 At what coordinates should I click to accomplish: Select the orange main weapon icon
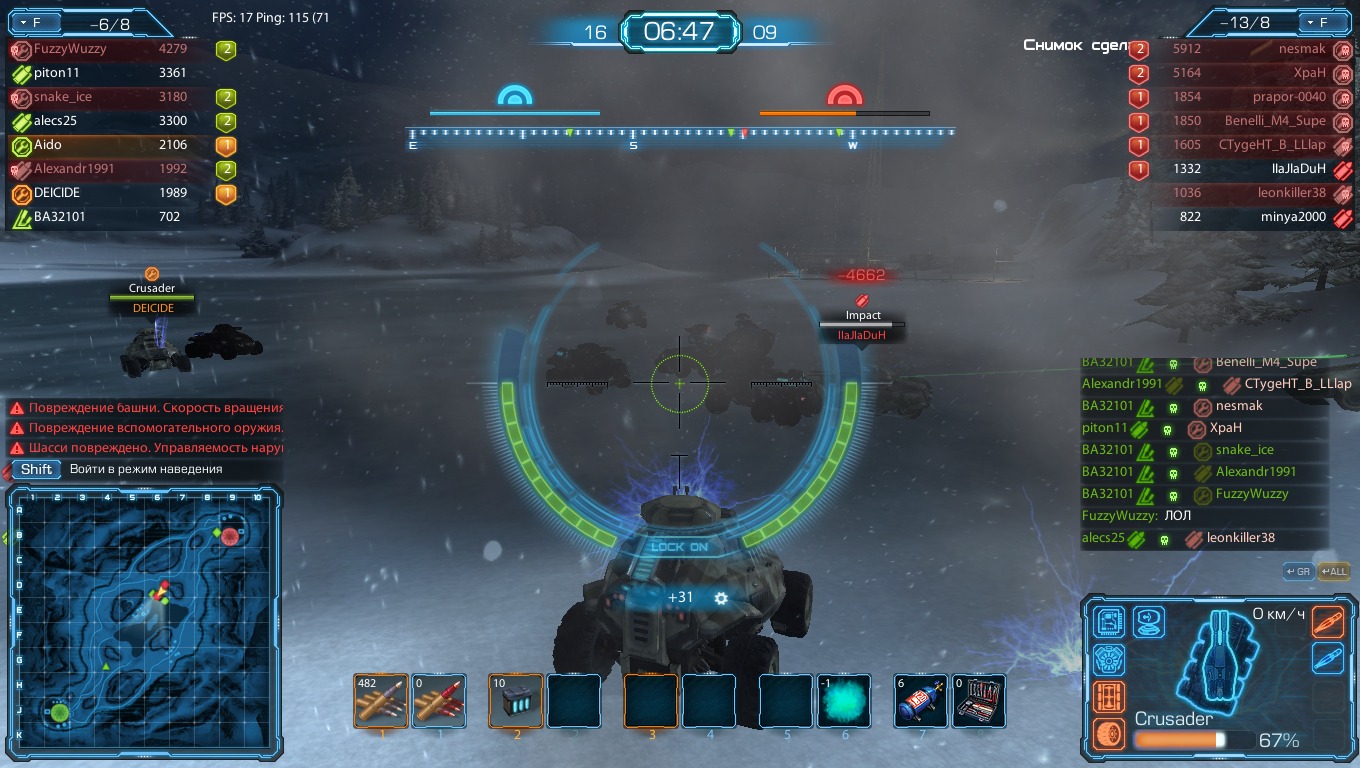click(1328, 622)
